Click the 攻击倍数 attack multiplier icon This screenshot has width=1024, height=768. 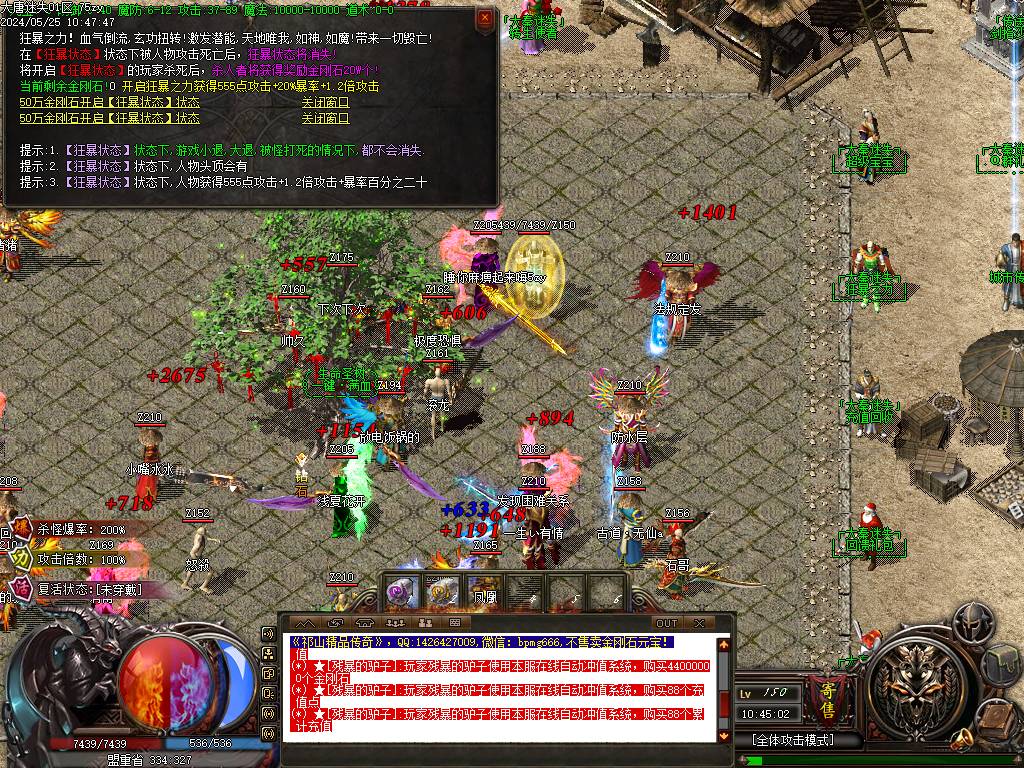pyautogui.click(x=21, y=560)
